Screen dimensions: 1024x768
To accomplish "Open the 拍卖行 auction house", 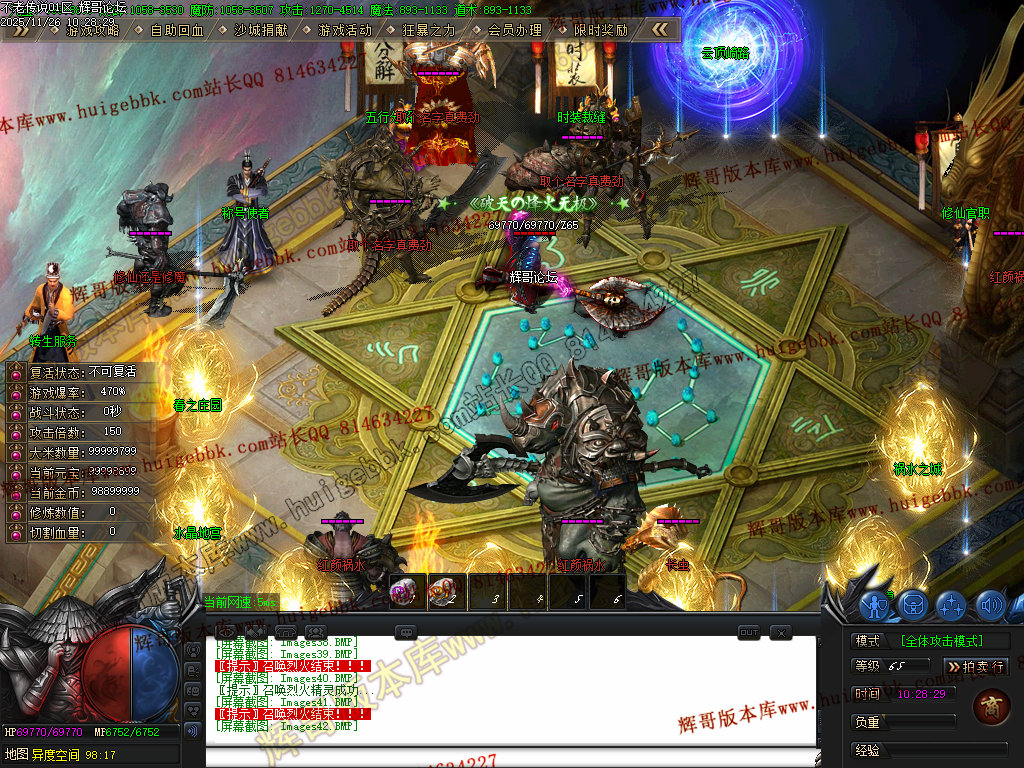I will pos(976,666).
